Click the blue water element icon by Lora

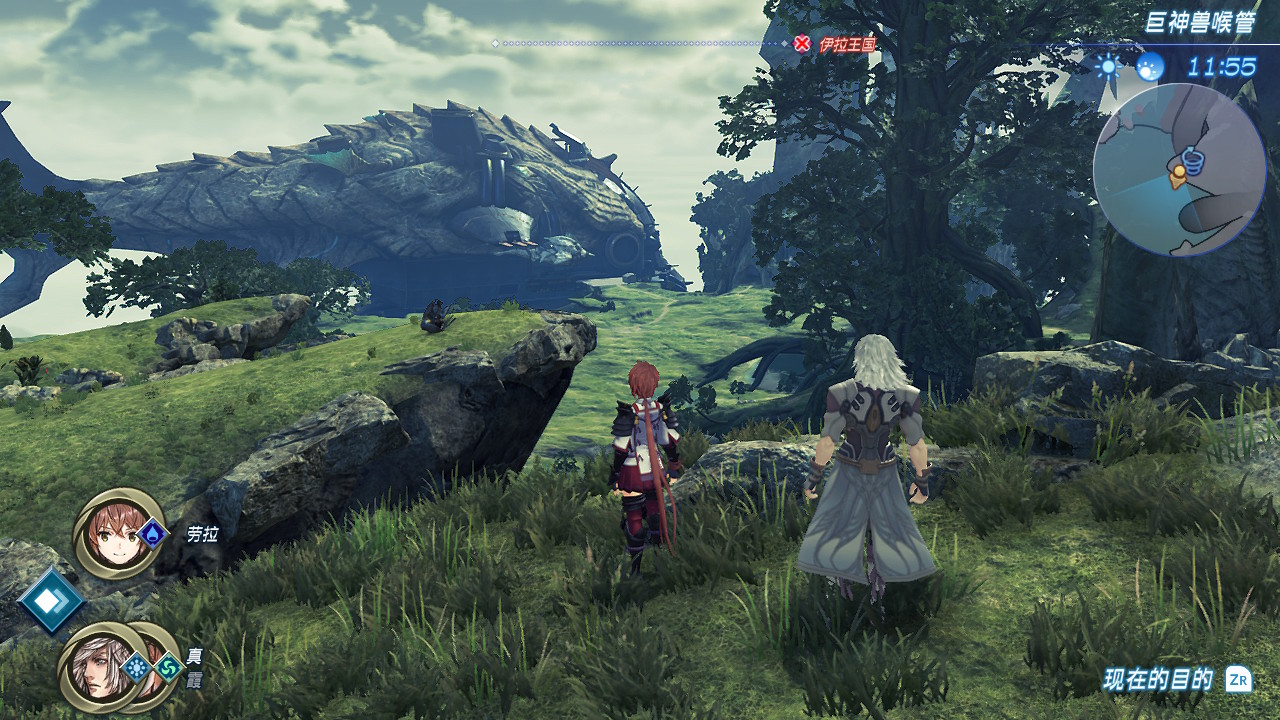tap(152, 532)
